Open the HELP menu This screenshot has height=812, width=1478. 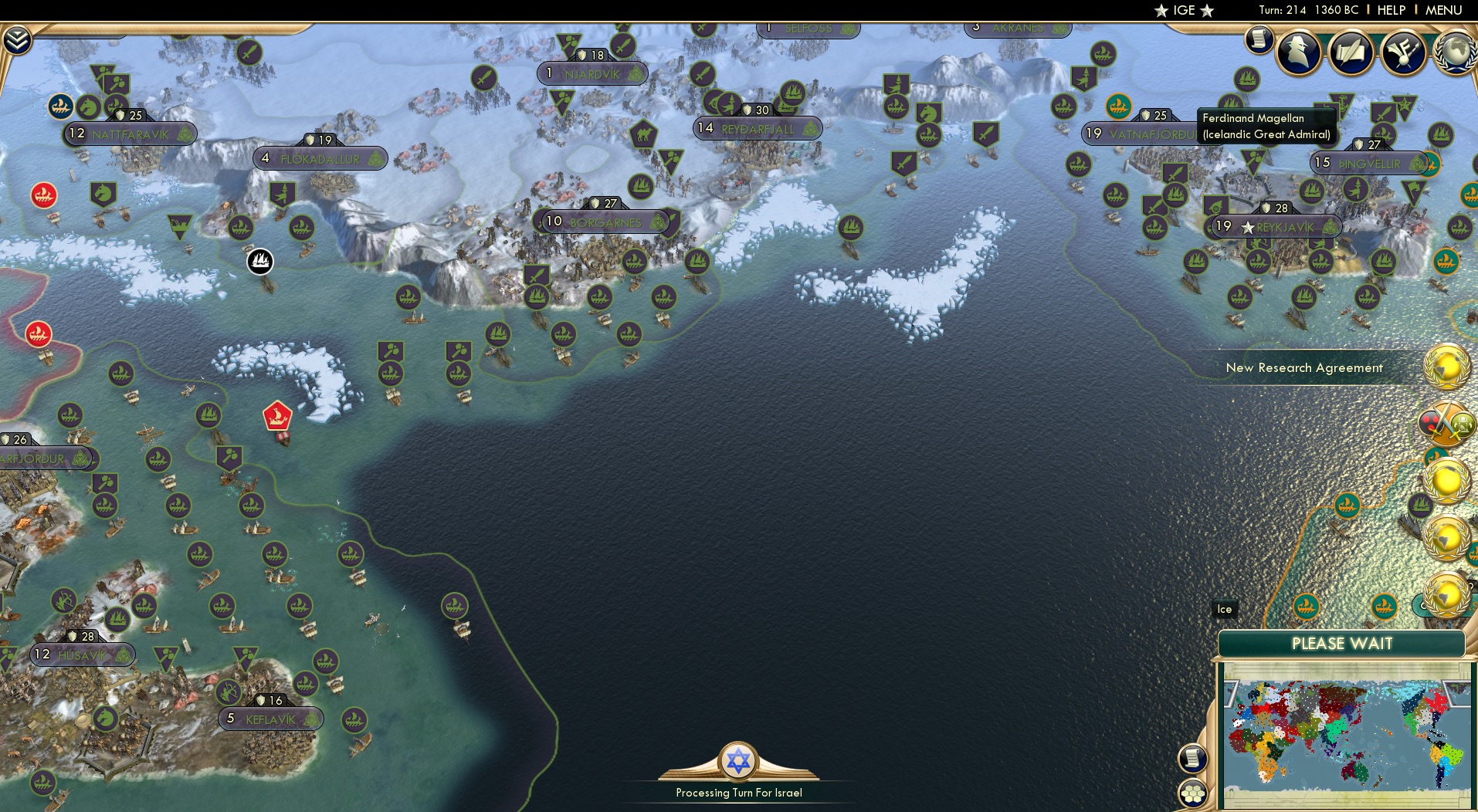[1392, 10]
